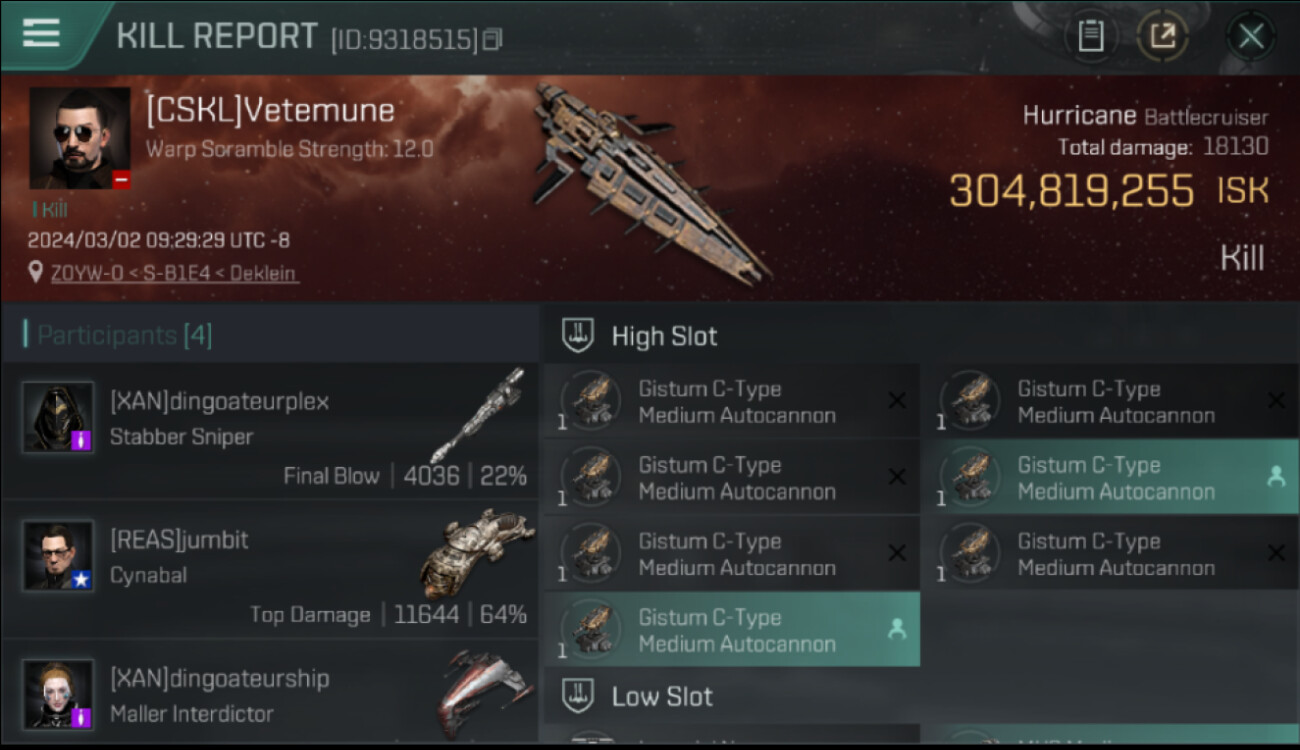
Task: Open the Z0YW-O system location link
Action: pyautogui.click(x=173, y=273)
